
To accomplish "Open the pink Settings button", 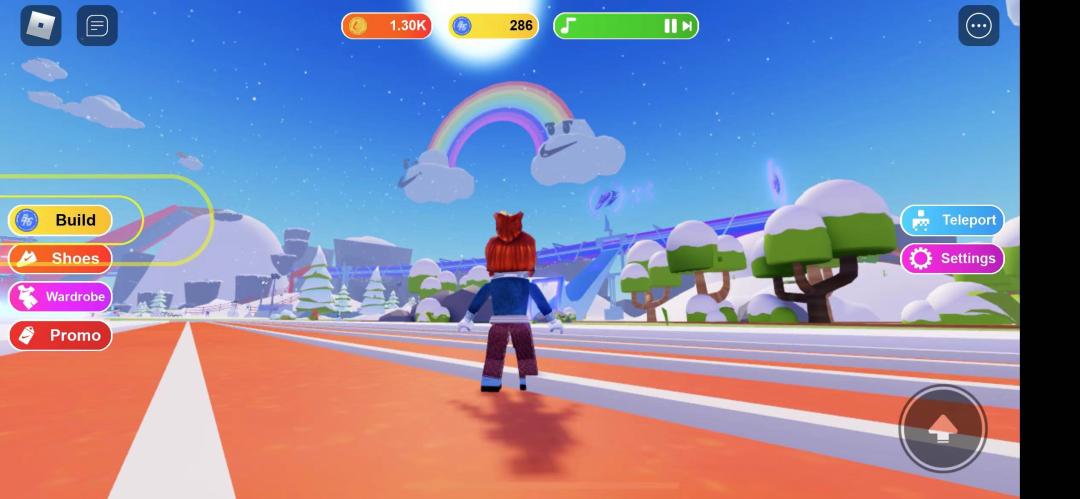I will point(952,258).
